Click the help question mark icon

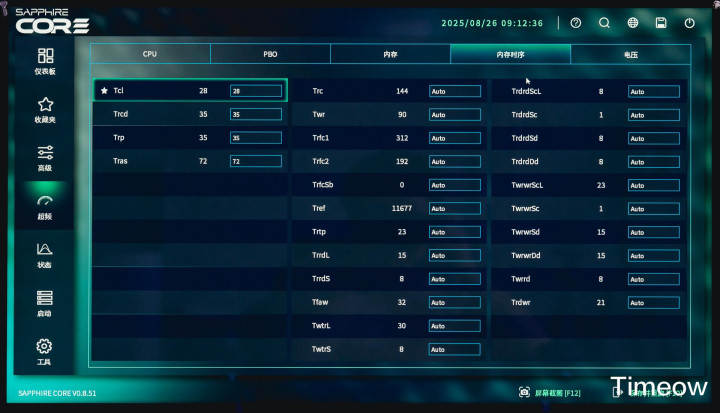576,23
